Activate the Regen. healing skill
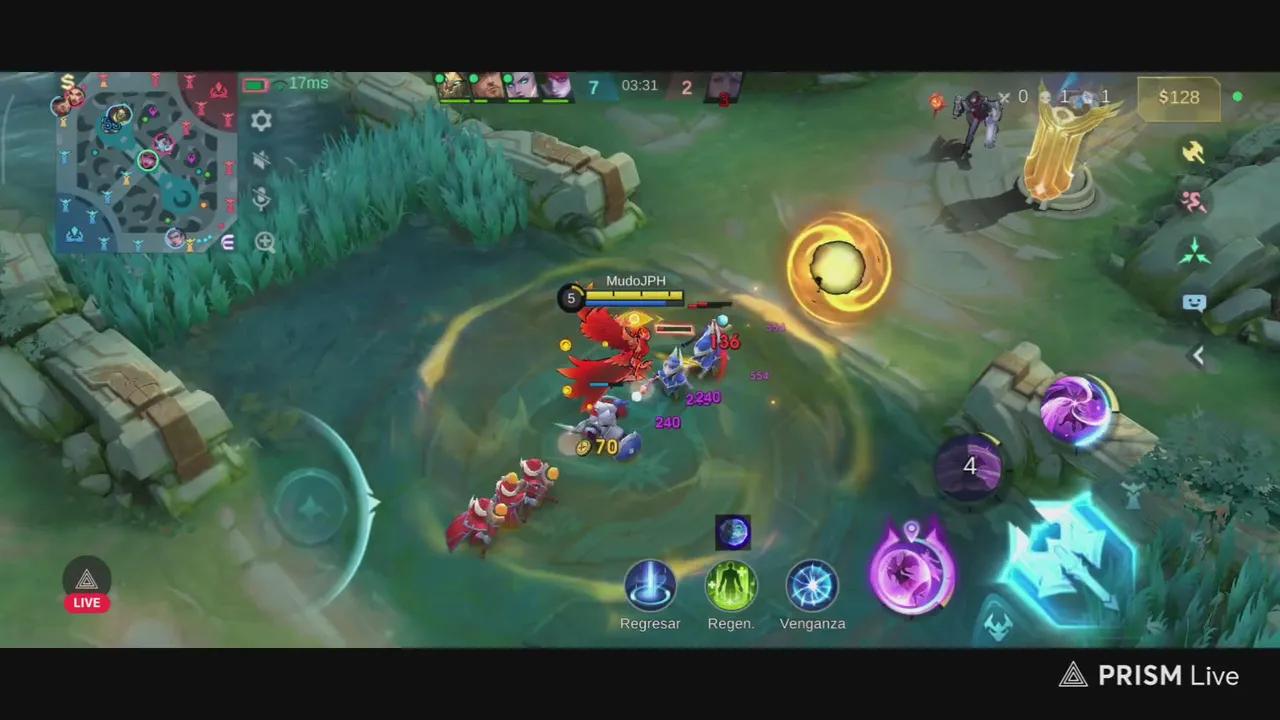The height and width of the screenshot is (720, 1280). coord(731,586)
